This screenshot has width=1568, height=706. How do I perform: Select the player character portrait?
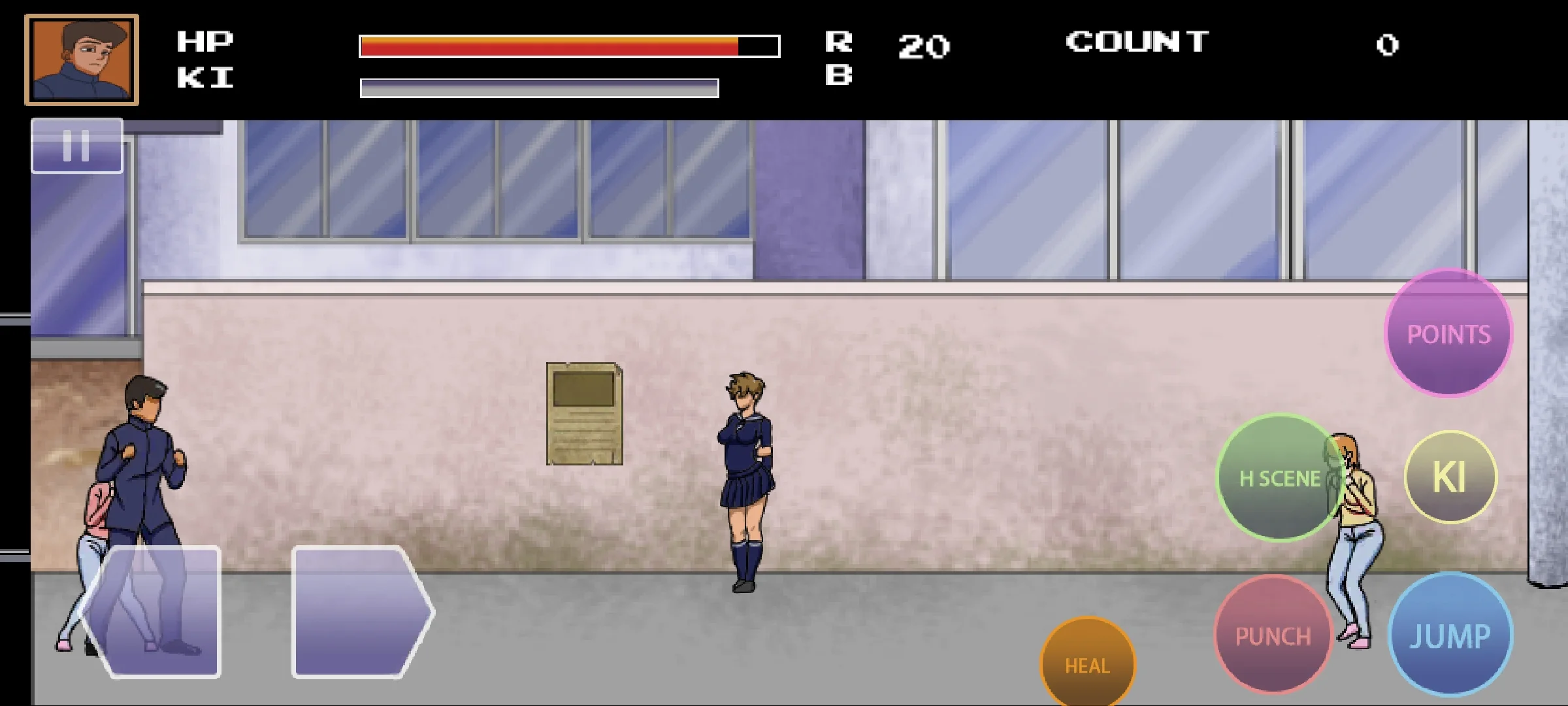click(x=81, y=60)
